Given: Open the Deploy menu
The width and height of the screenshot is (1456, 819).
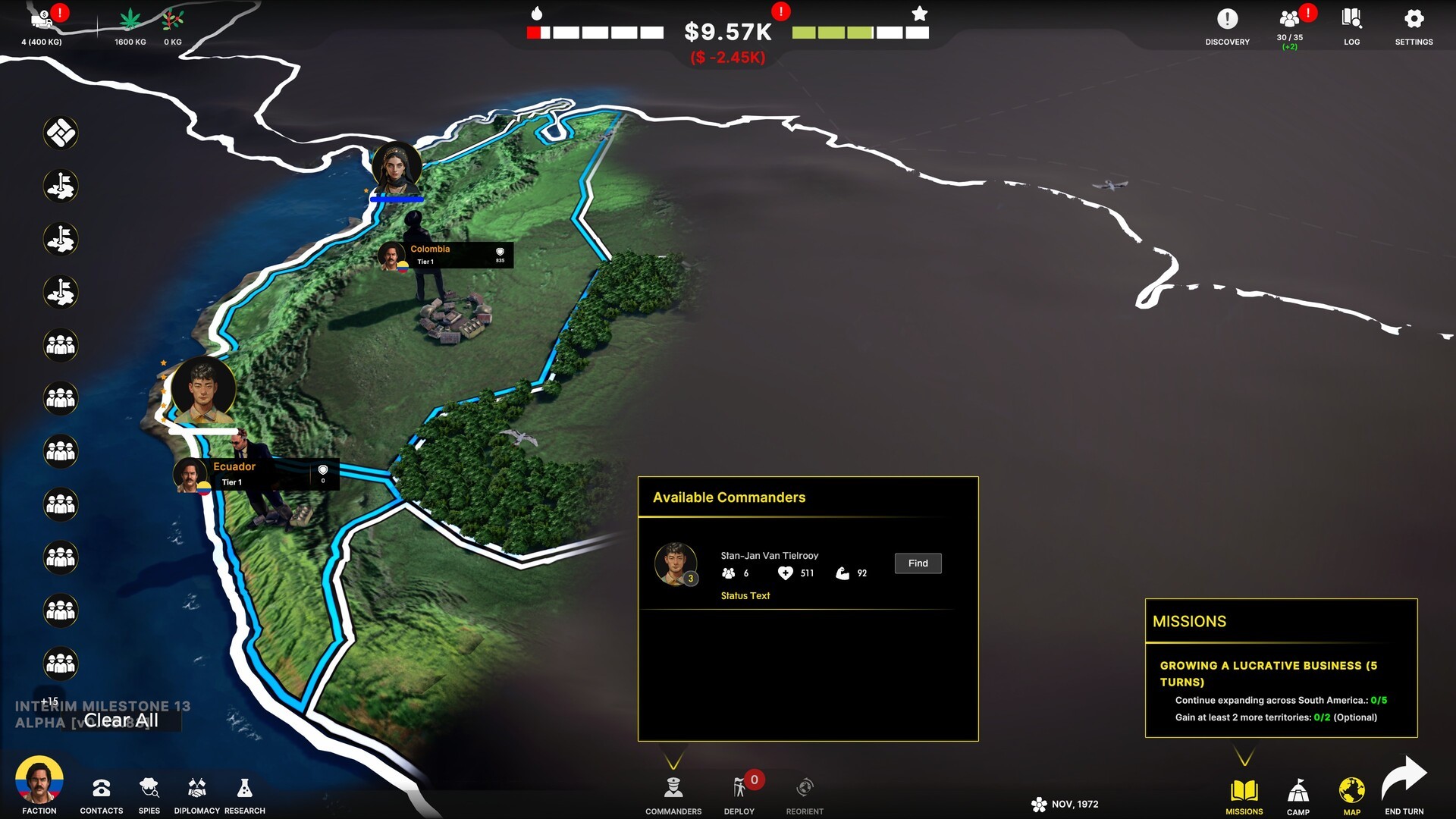Looking at the screenshot, I should [x=739, y=794].
